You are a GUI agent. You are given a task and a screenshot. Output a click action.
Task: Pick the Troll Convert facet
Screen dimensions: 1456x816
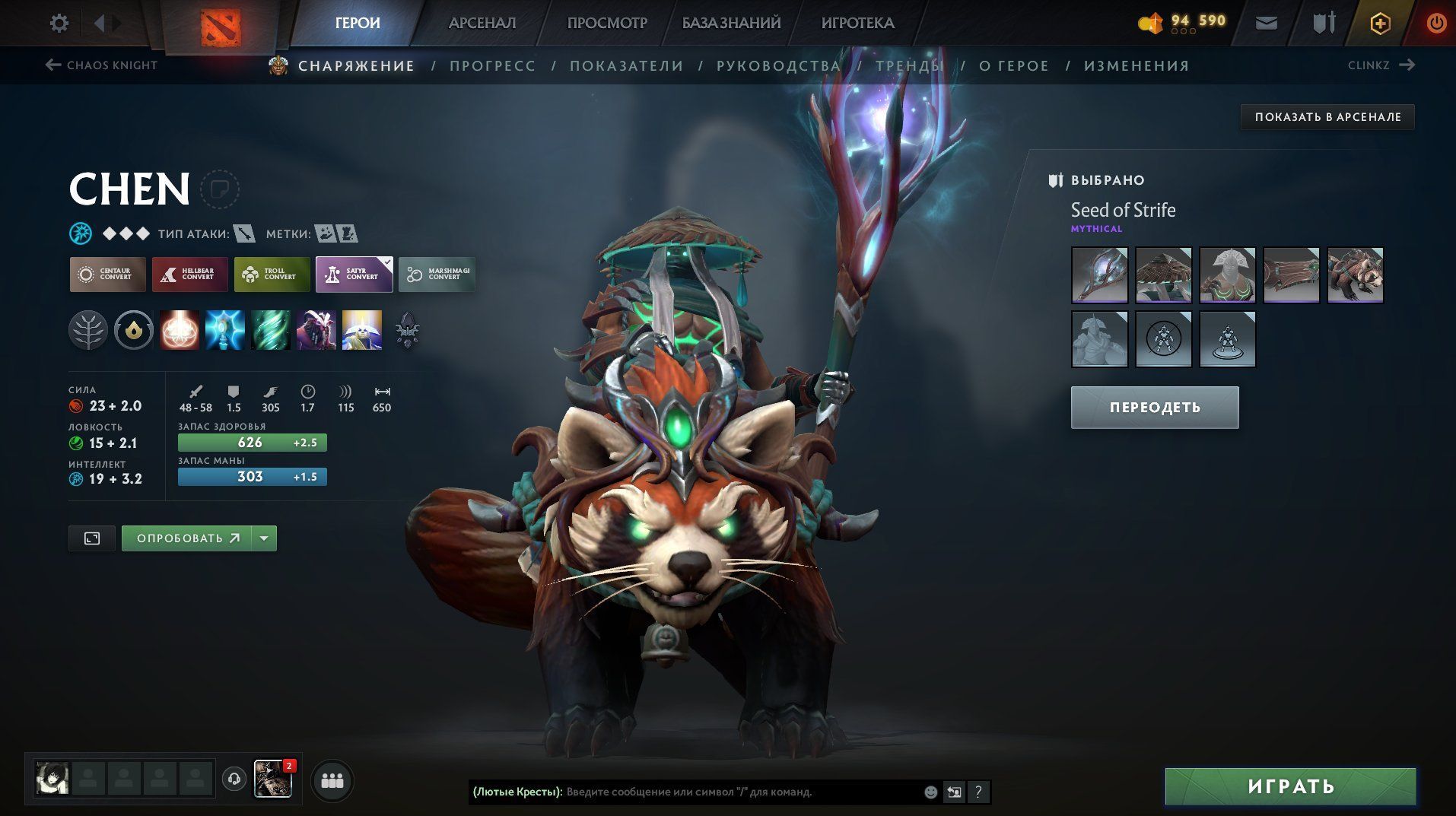pos(272,275)
